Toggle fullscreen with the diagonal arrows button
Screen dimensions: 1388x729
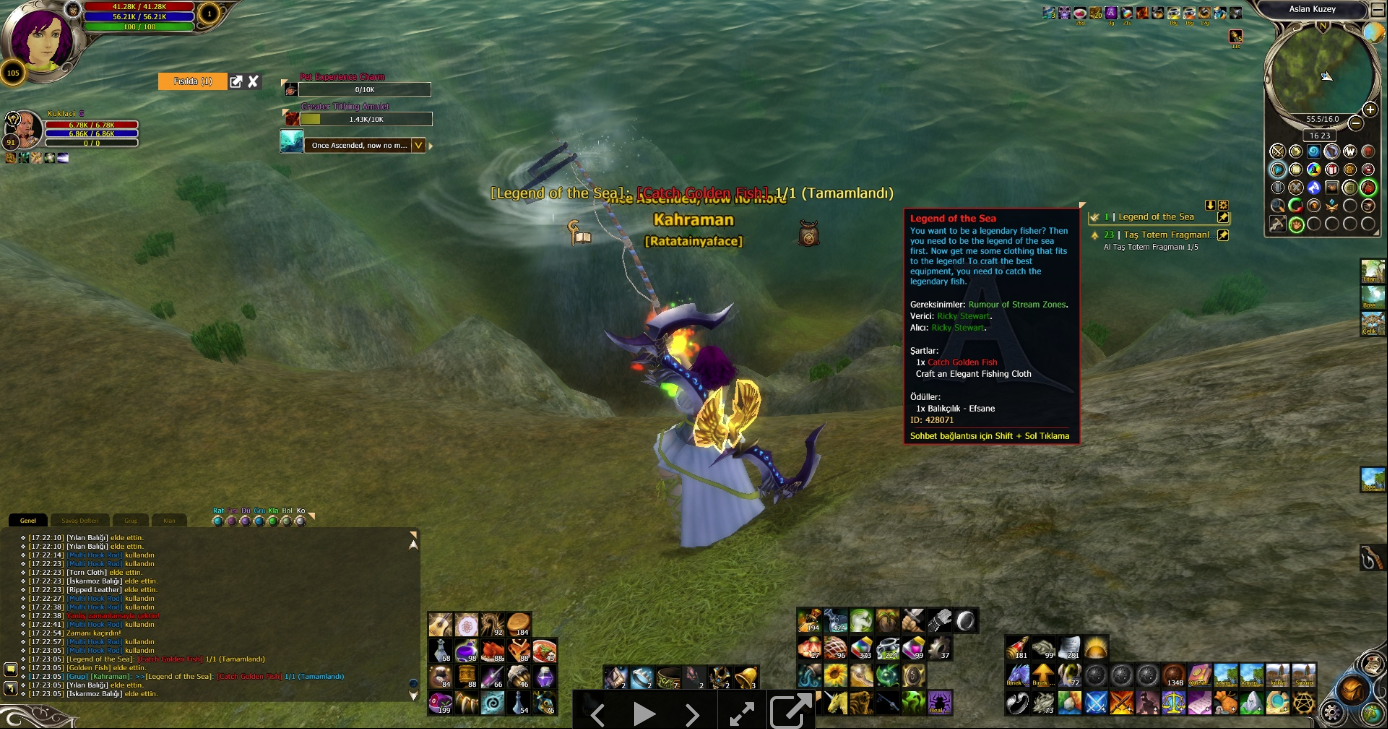(x=741, y=713)
